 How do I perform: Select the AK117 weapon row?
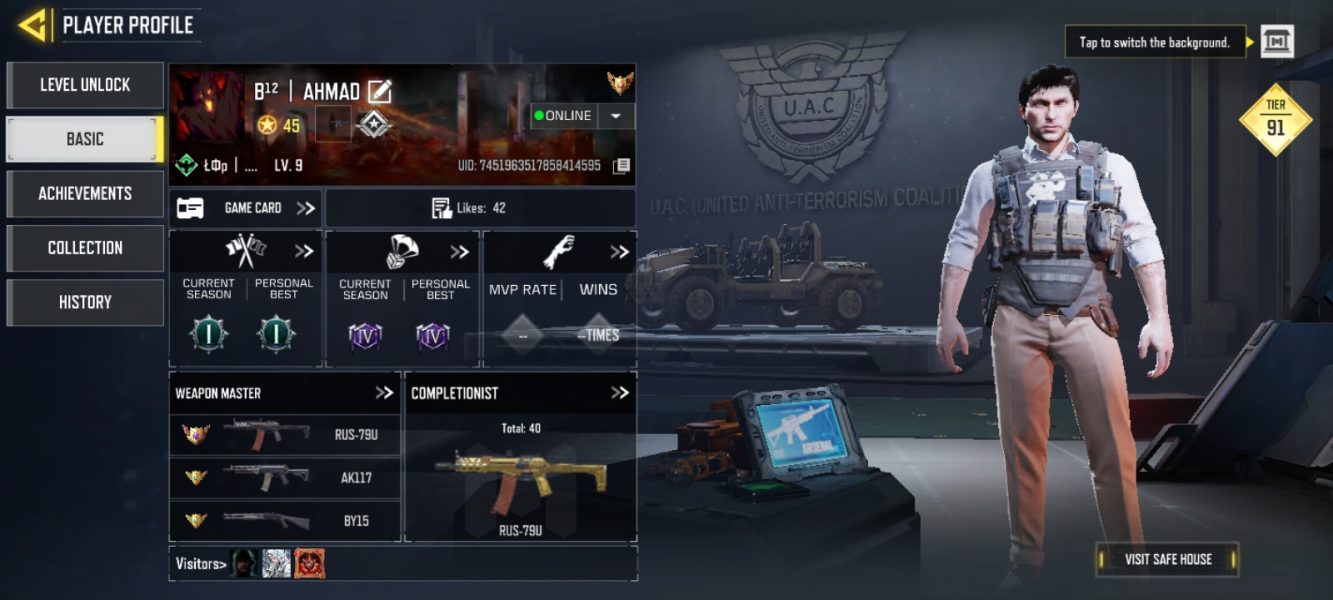(x=285, y=477)
